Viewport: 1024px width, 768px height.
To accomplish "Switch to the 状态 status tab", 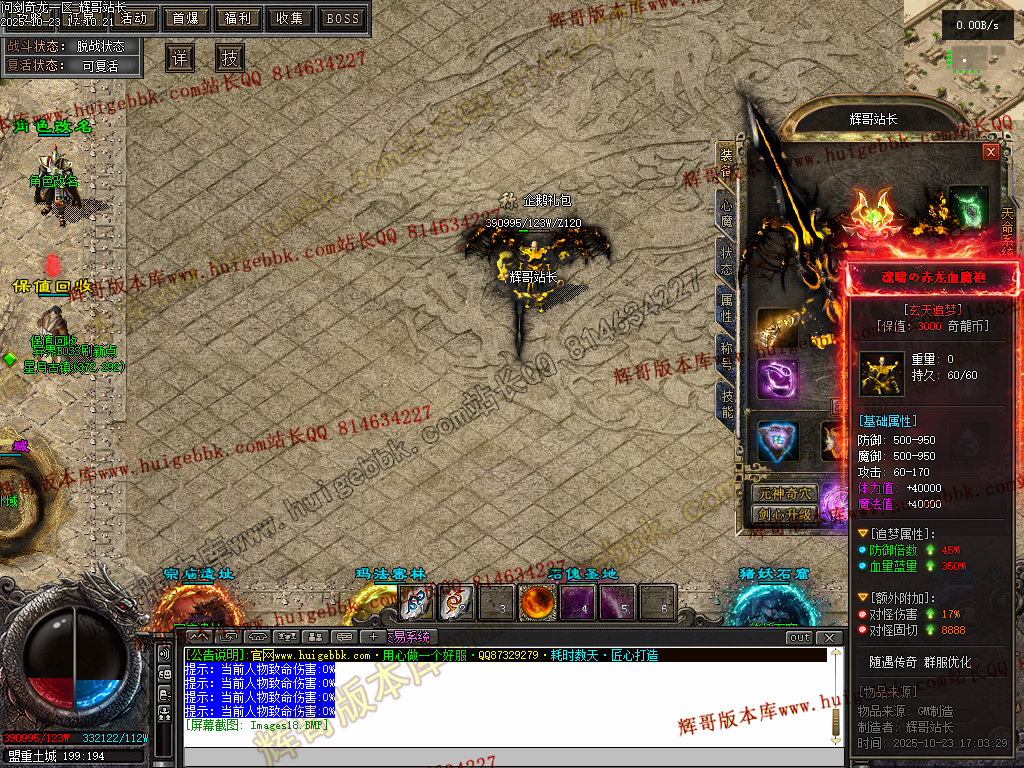I will click(x=726, y=258).
